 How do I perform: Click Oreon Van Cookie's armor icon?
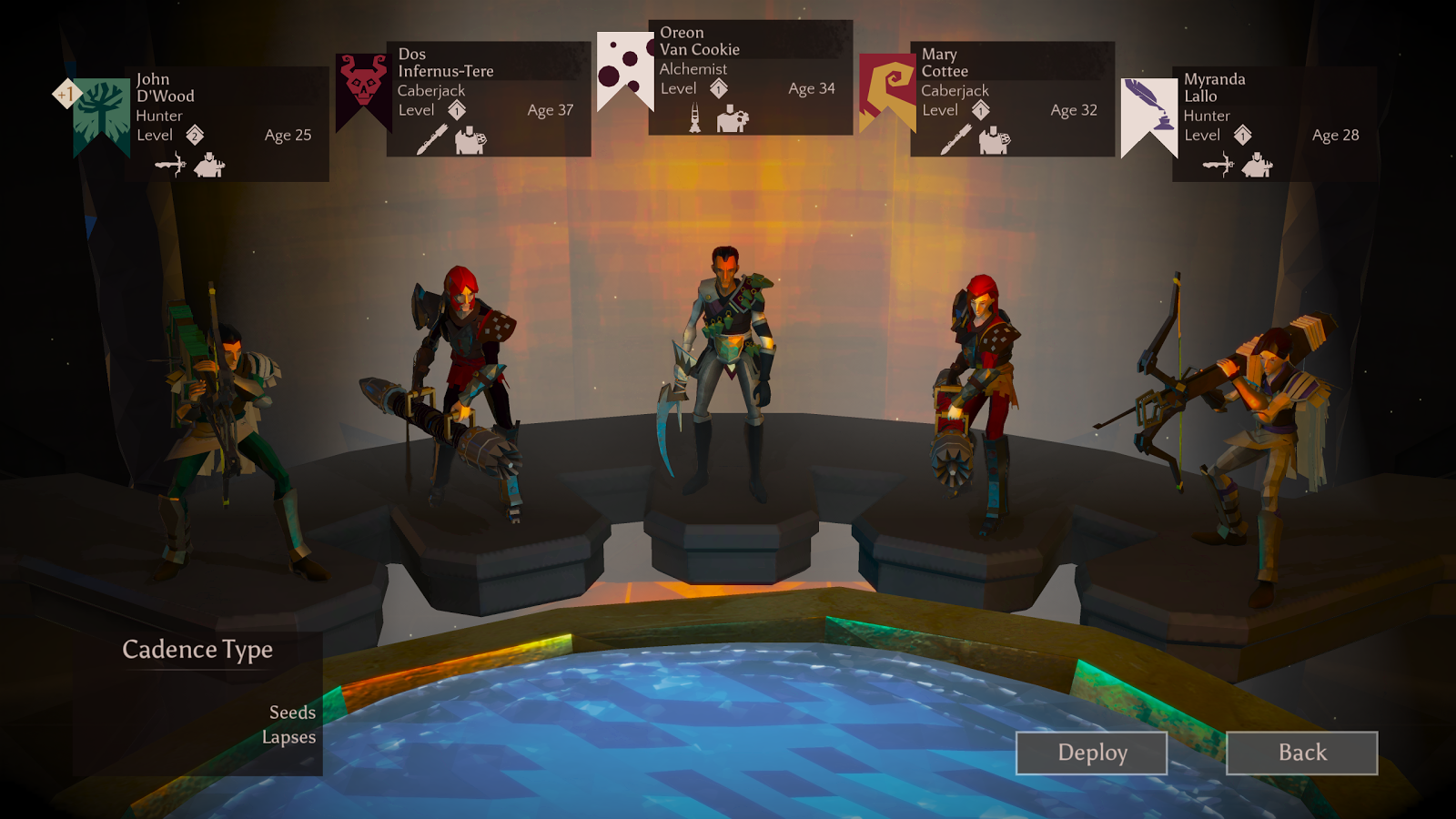point(732,119)
